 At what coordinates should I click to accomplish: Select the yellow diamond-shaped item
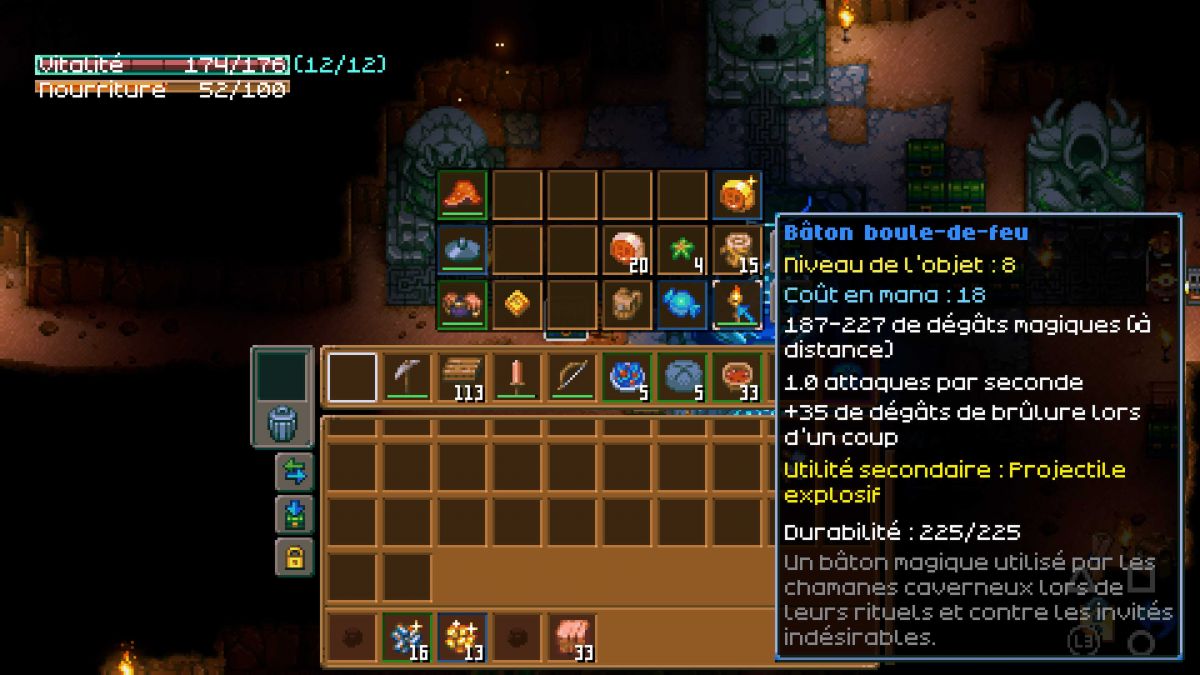(x=517, y=304)
